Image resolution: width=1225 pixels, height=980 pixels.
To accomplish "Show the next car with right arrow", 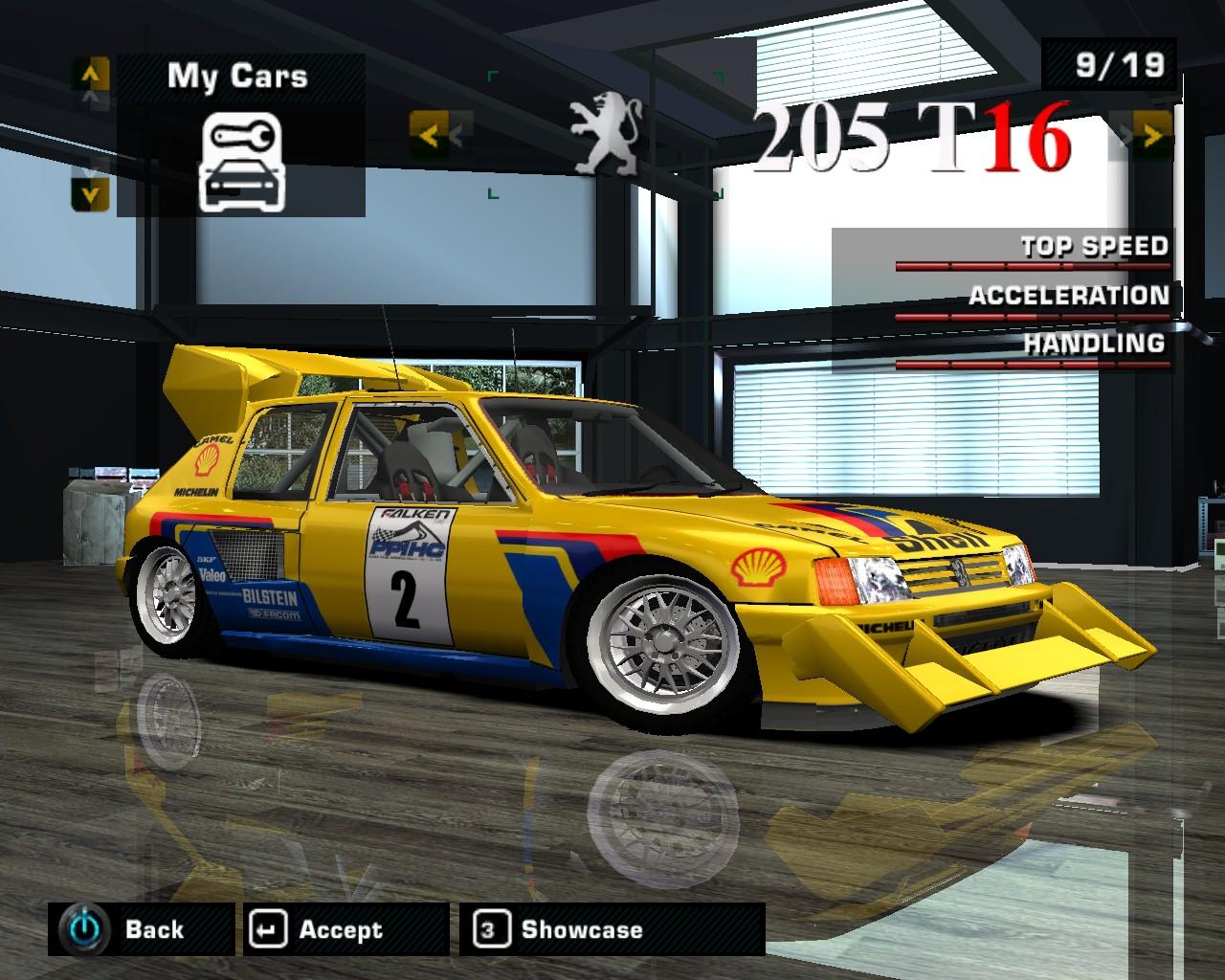I will (x=1152, y=136).
